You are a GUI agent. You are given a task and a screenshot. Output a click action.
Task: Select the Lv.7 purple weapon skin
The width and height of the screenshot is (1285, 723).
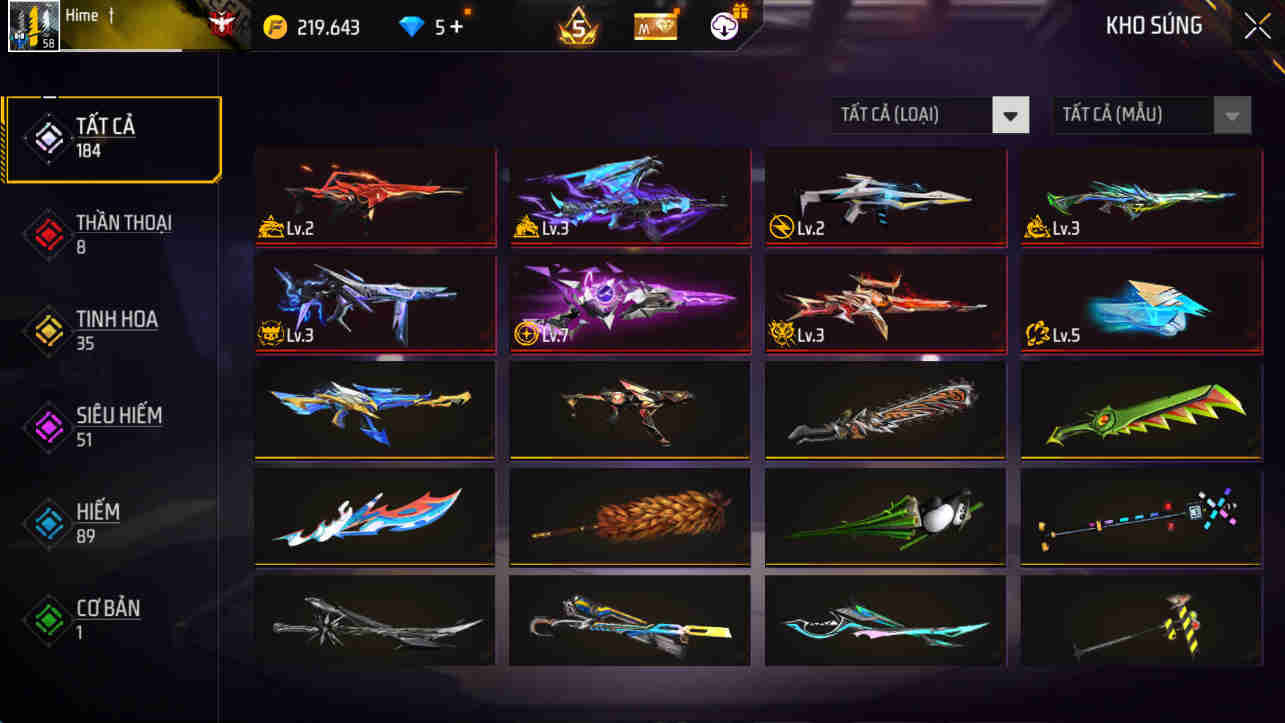pyautogui.click(x=629, y=303)
